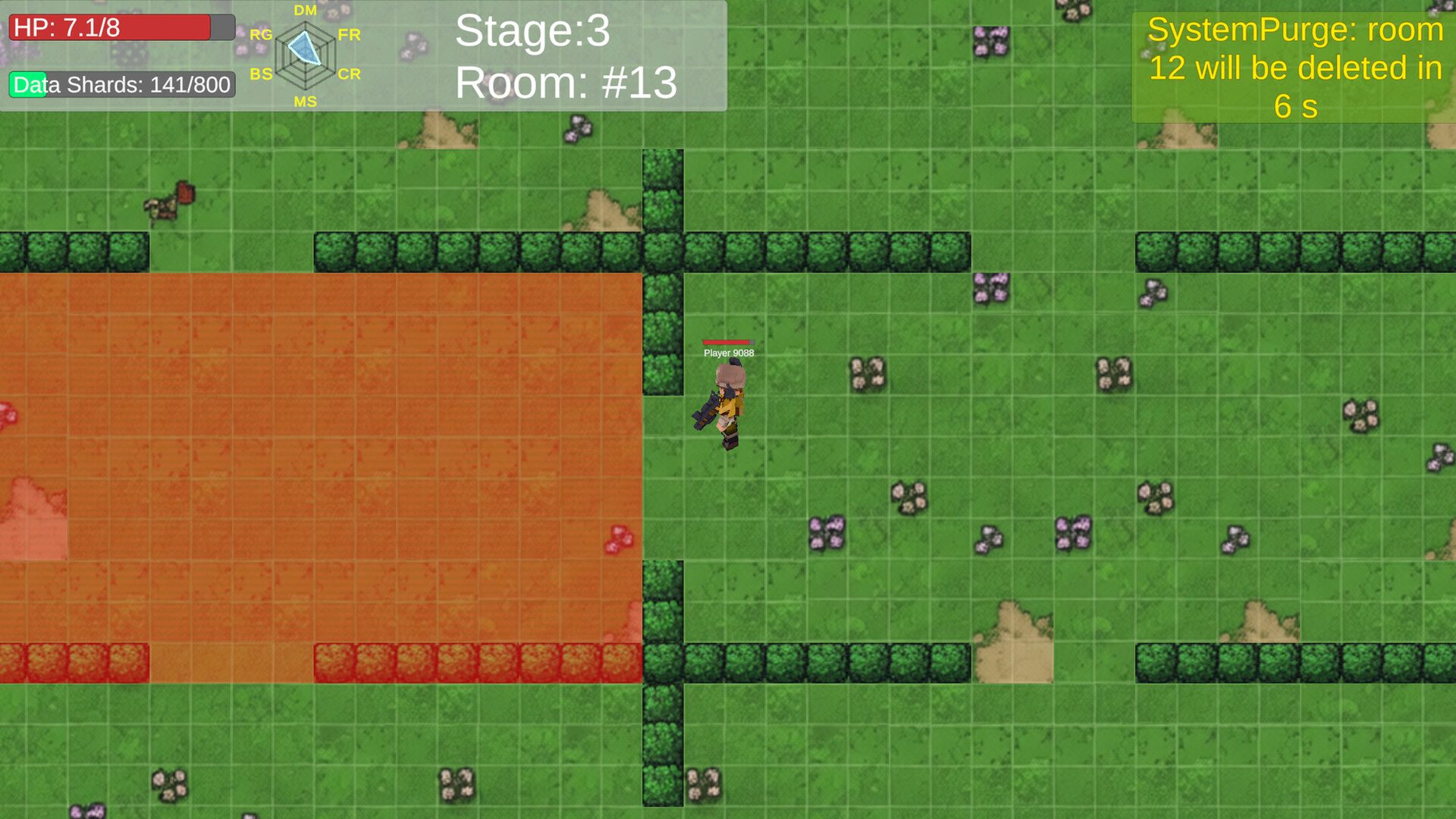Select the RG vertex of the stat chart
The height and width of the screenshot is (819, 1456).
[x=261, y=35]
